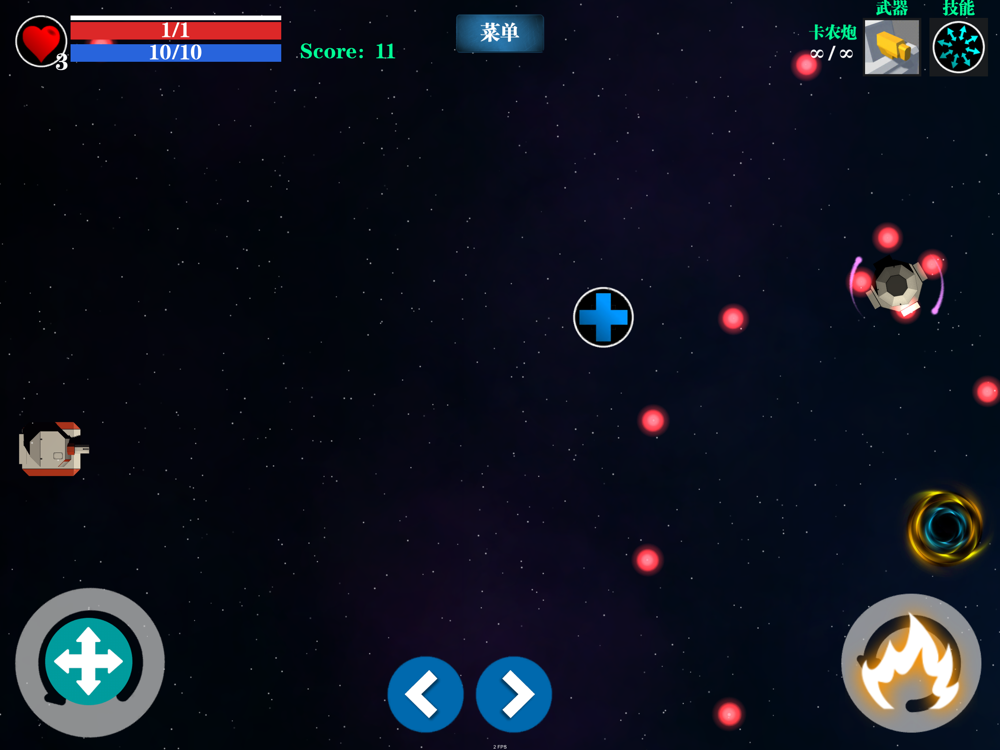
Task: Open the 菜单 menu button
Action: (499, 33)
